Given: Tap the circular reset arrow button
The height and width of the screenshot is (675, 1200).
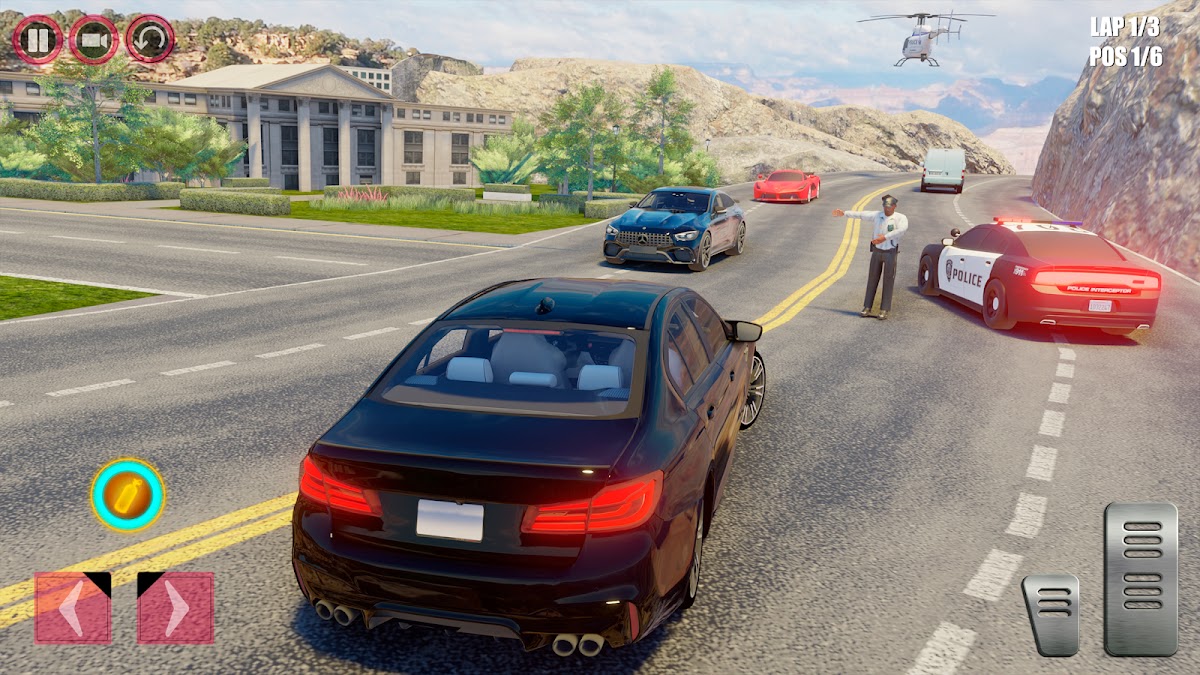Looking at the screenshot, I should click(x=150, y=39).
